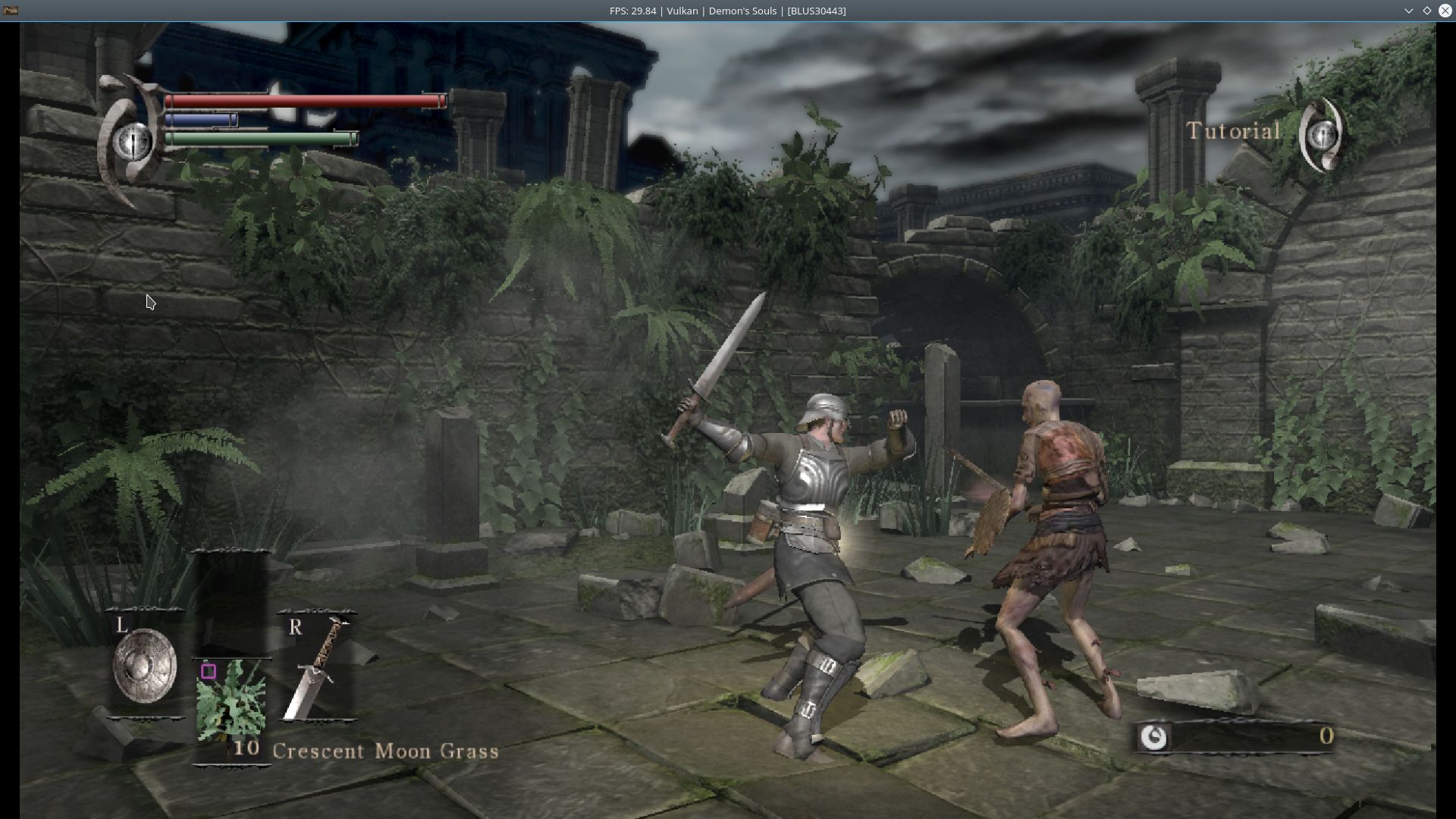Image resolution: width=1456 pixels, height=819 pixels.
Task: Click the Crescent Moon Grass item name
Action: pyautogui.click(x=385, y=752)
